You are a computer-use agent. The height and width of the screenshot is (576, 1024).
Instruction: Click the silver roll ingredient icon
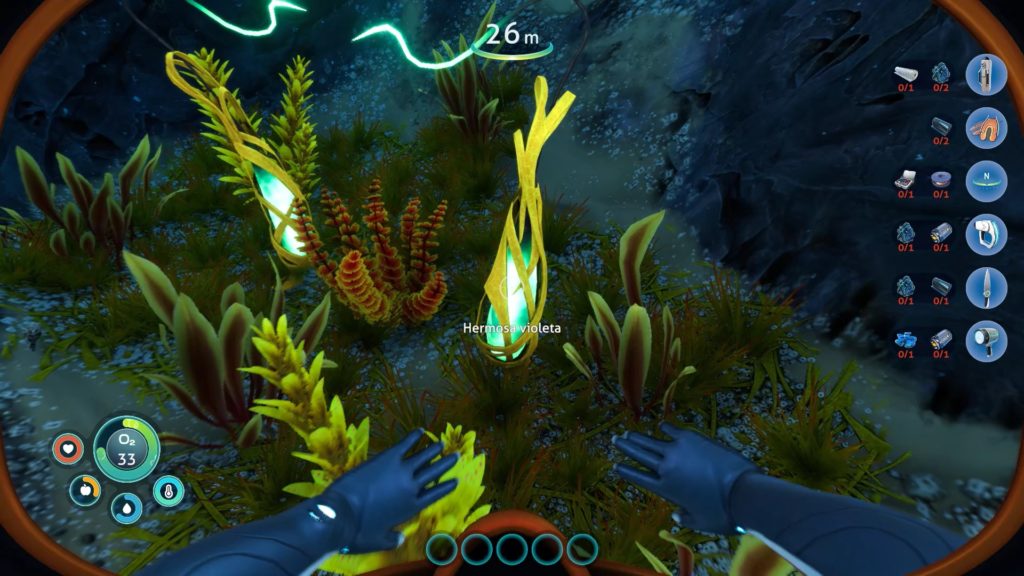click(904, 72)
